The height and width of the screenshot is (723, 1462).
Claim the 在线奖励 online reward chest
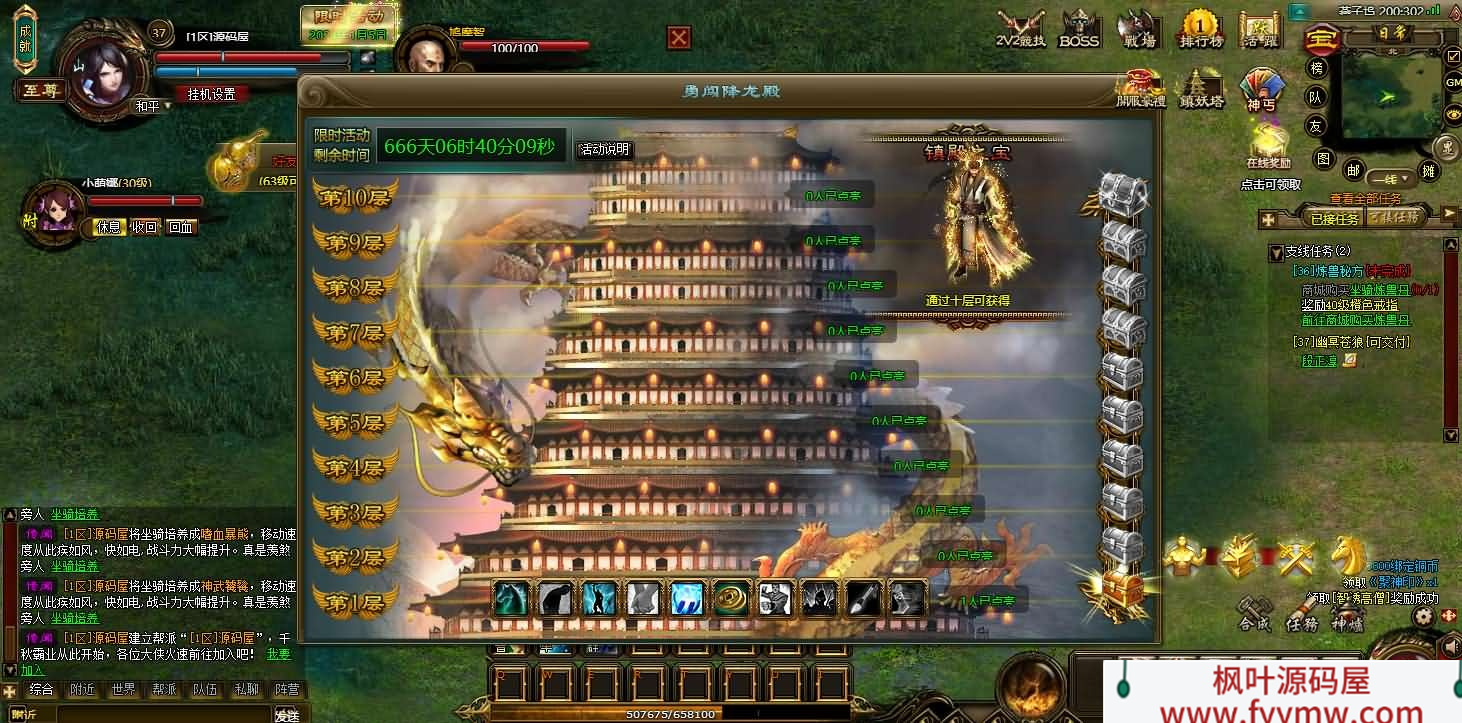[1268, 145]
